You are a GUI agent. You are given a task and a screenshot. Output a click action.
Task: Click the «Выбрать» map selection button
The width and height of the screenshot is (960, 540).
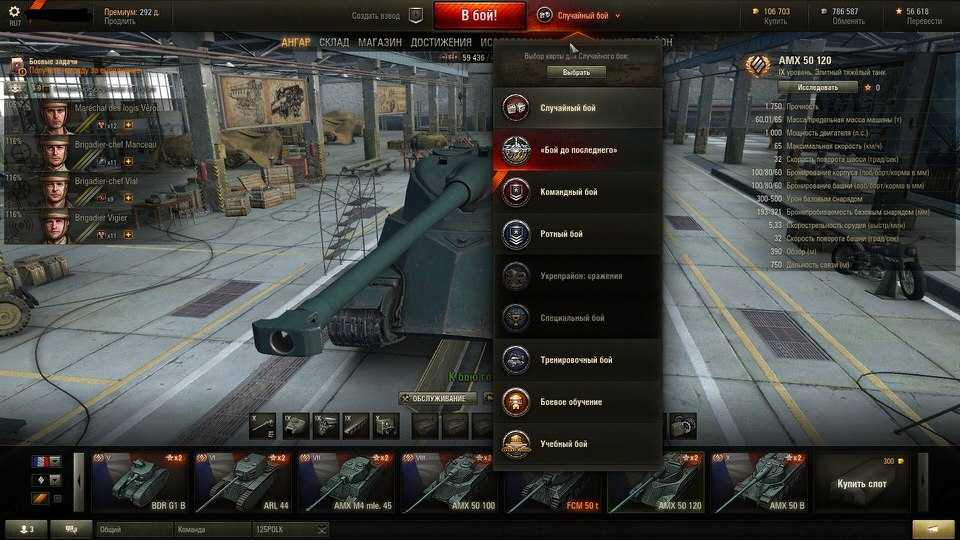coord(577,72)
